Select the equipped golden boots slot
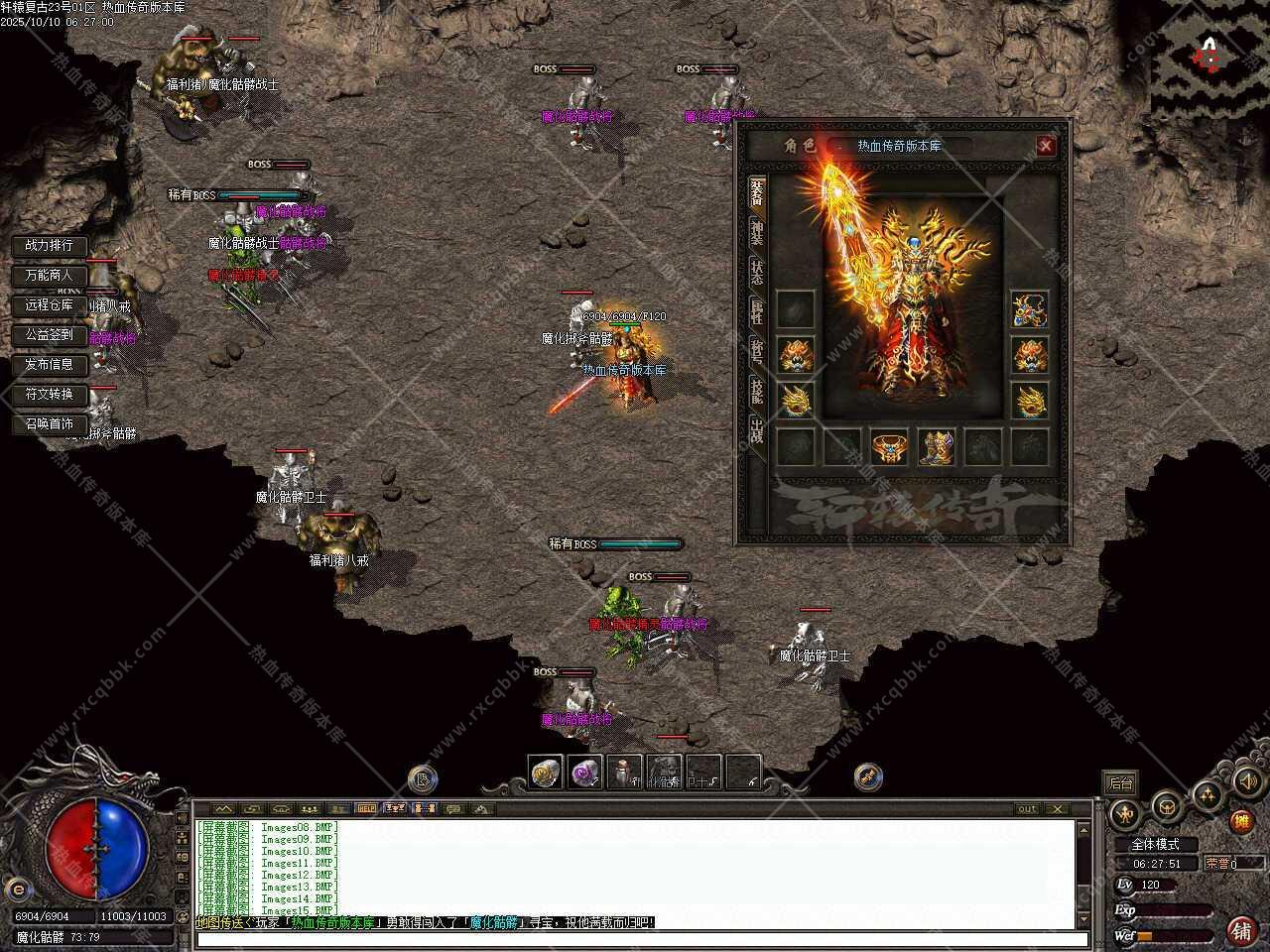 coord(937,447)
